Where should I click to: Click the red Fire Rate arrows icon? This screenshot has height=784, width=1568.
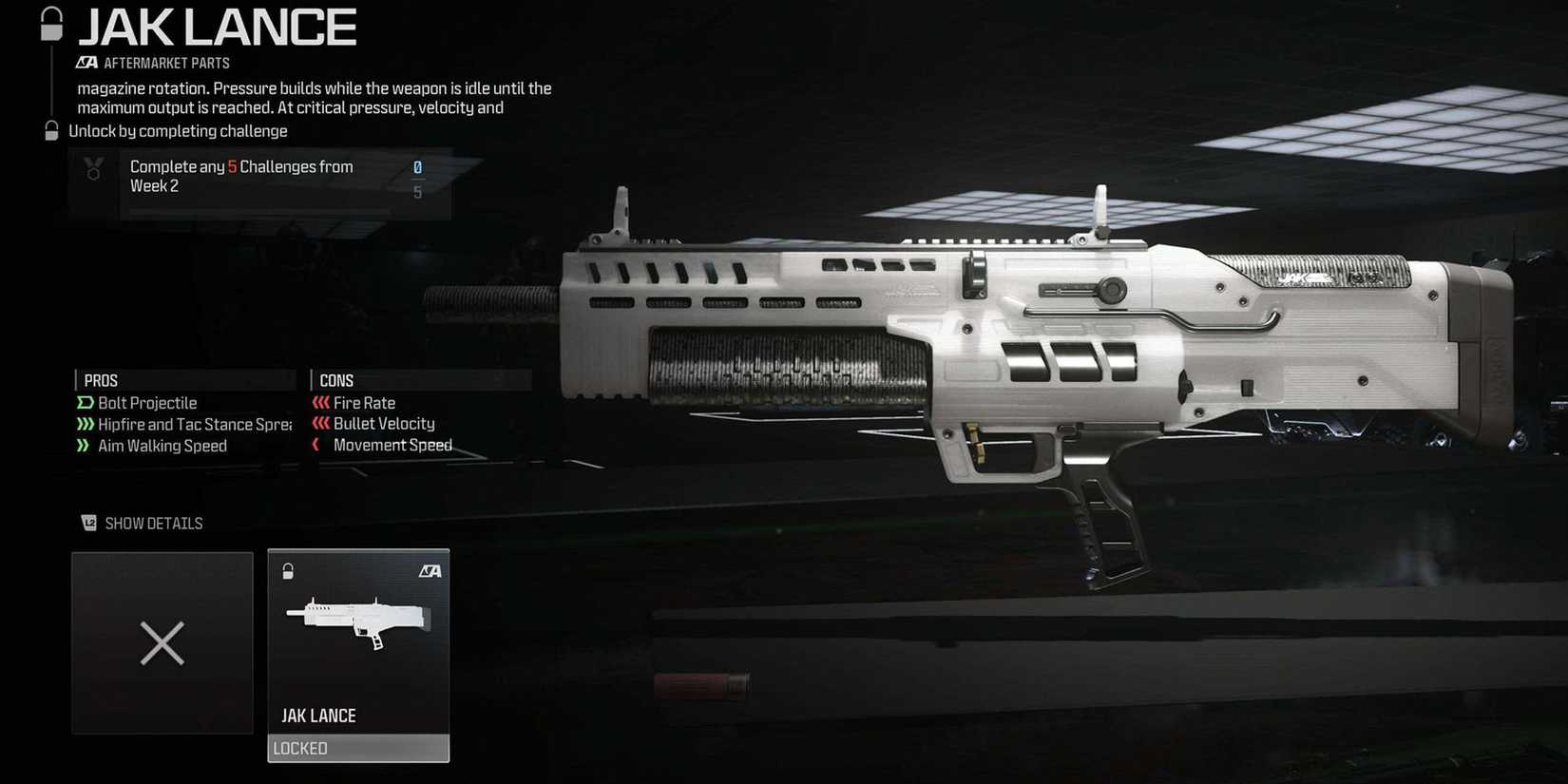(x=320, y=402)
